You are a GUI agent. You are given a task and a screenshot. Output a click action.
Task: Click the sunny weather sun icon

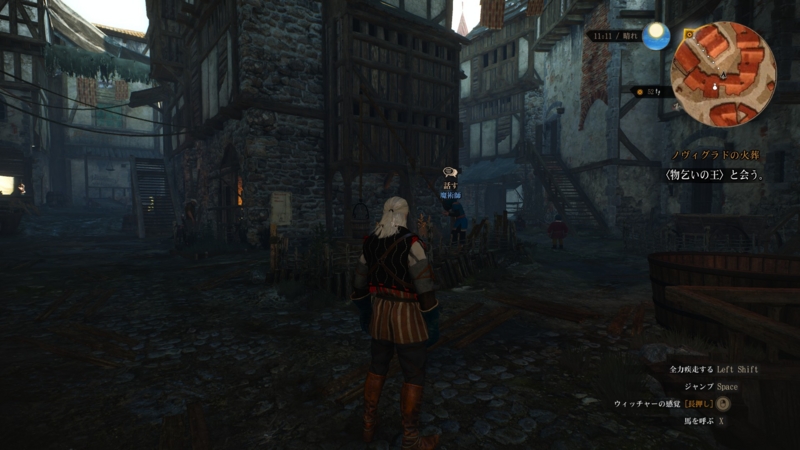656,36
